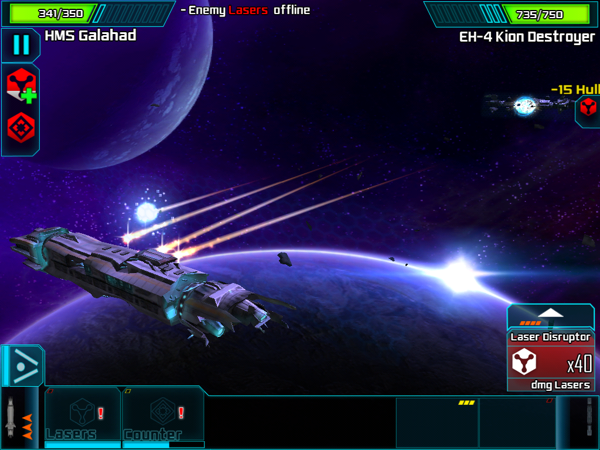Fire the Laser Disruptor card
Viewport: 600px width, 450px height.
pyautogui.click(x=551, y=363)
